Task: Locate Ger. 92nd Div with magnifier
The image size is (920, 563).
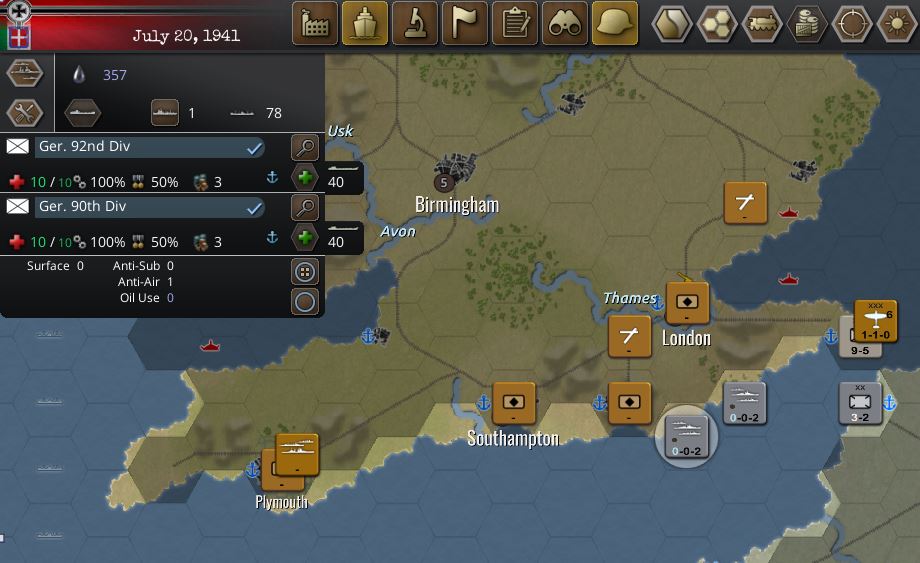Action: [305, 148]
